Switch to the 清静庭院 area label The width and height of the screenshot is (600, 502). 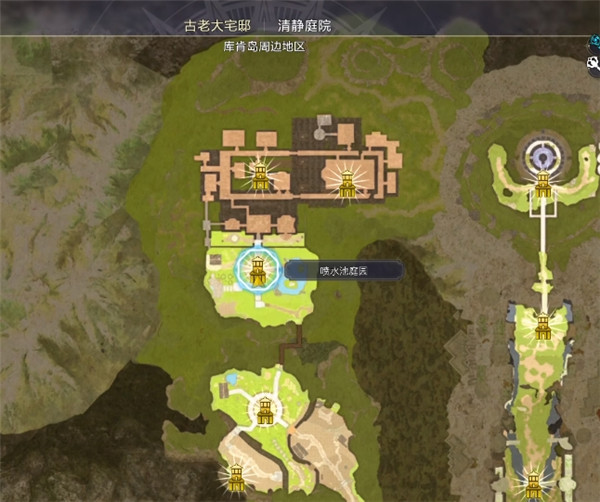click(x=303, y=26)
